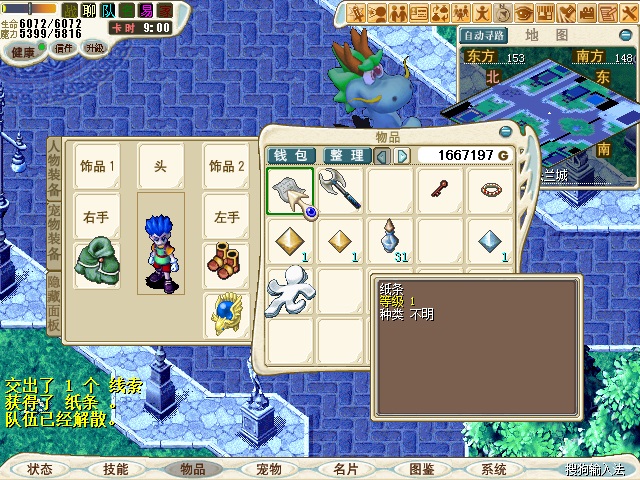Open the 钱包 wallet button
This screenshot has width=640, height=480.
[x=292, y=156]
